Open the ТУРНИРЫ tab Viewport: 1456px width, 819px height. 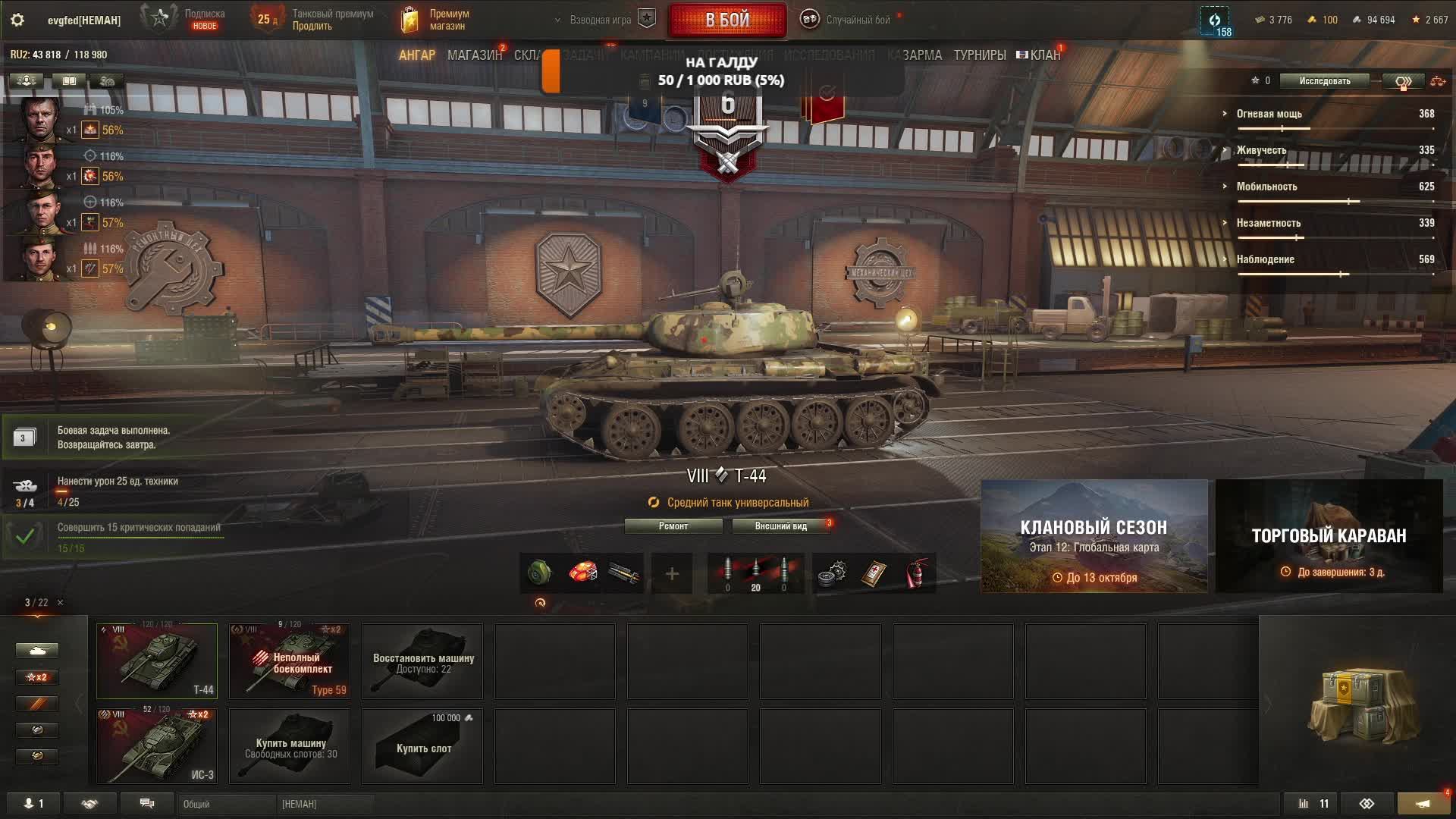979,55
